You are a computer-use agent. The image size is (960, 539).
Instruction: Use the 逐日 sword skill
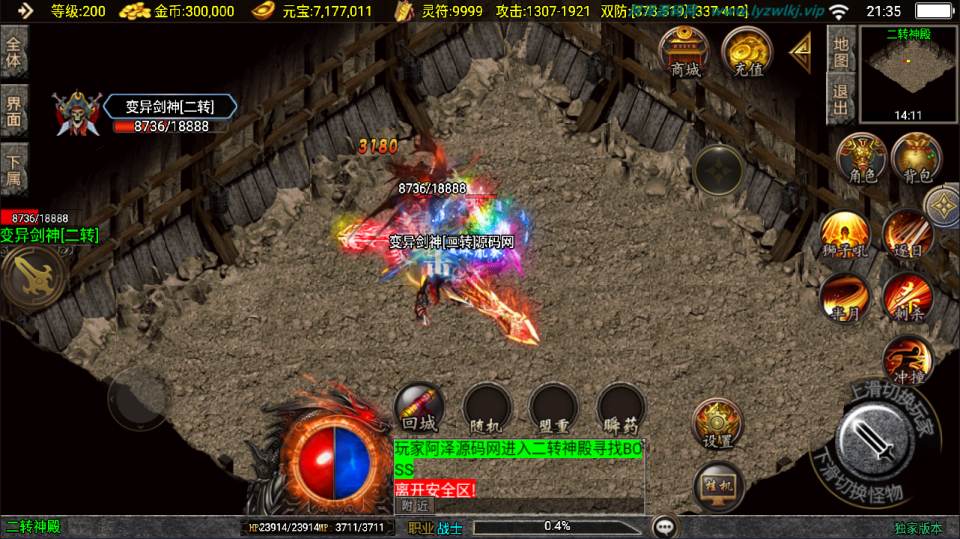(907, 236)
